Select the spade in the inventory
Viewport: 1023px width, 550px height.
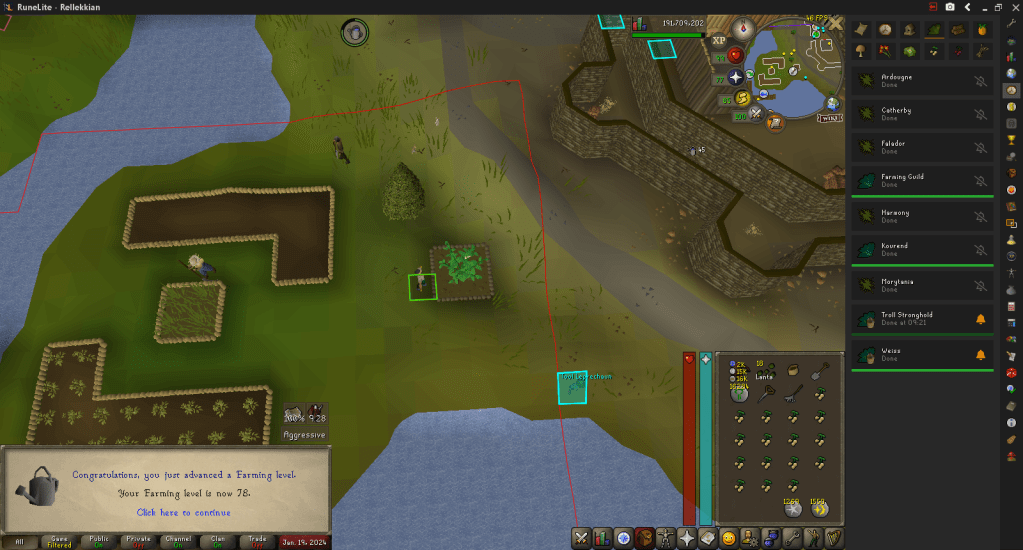(x=818, y=371)
